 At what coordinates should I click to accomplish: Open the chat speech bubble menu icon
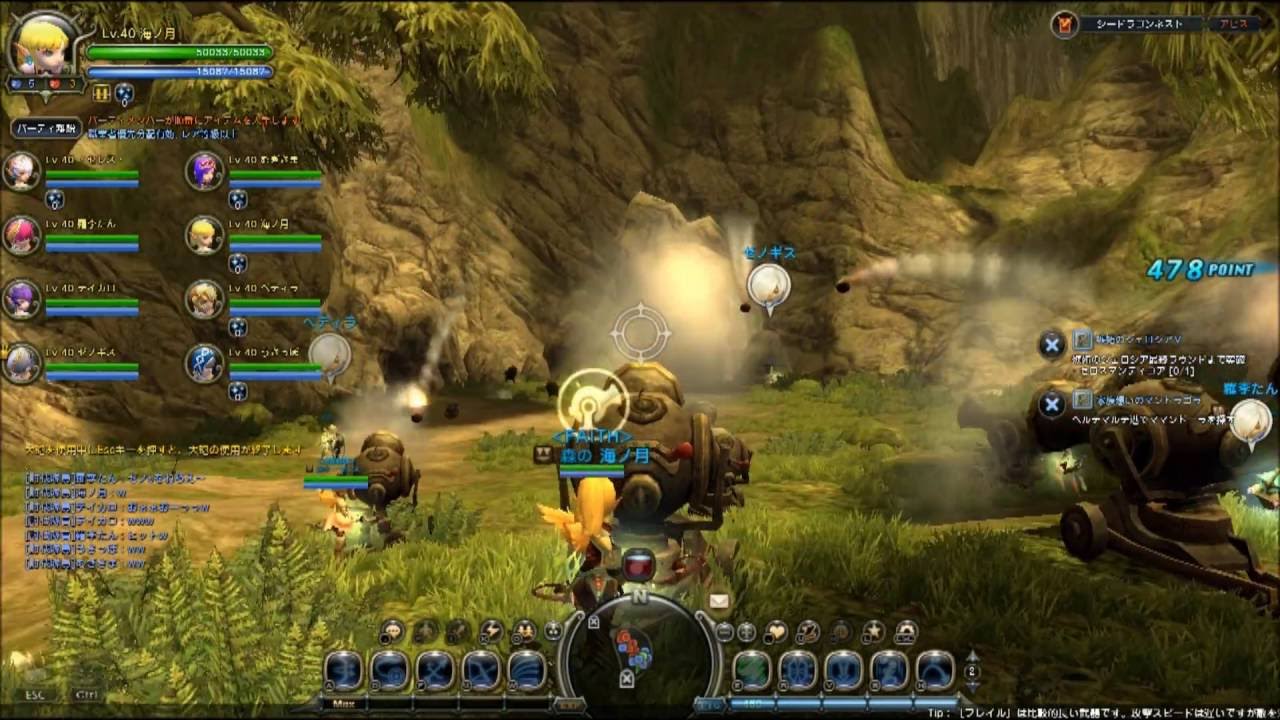click(392, 631)
